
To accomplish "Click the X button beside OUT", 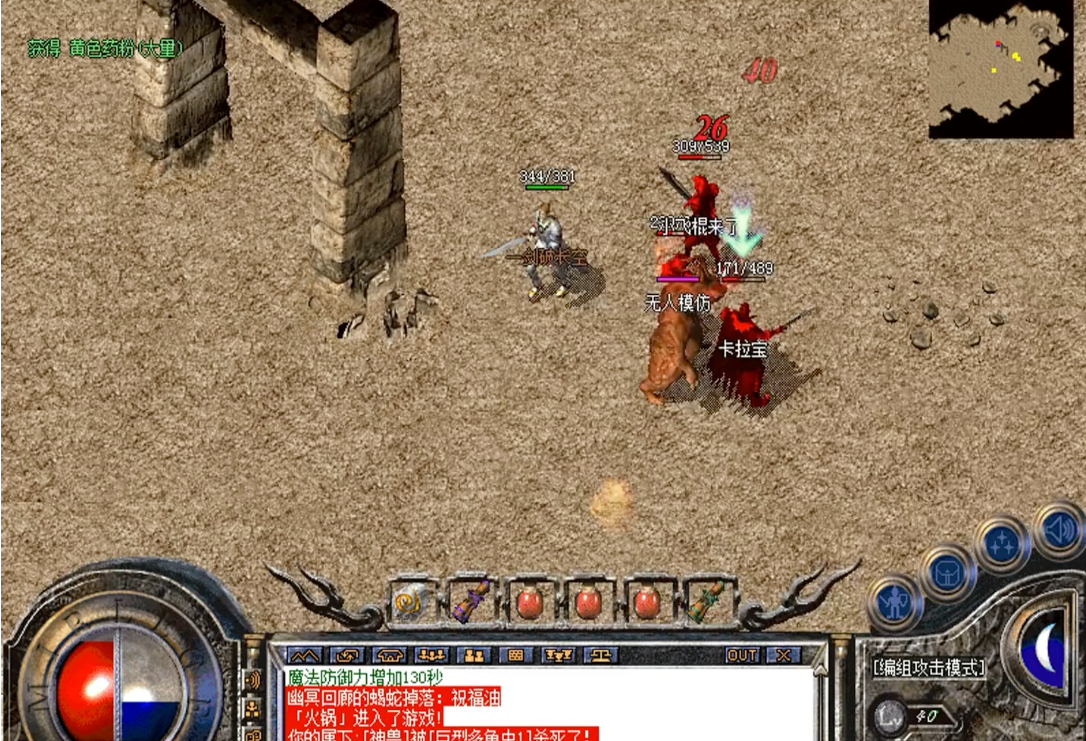I will [784, 656].
